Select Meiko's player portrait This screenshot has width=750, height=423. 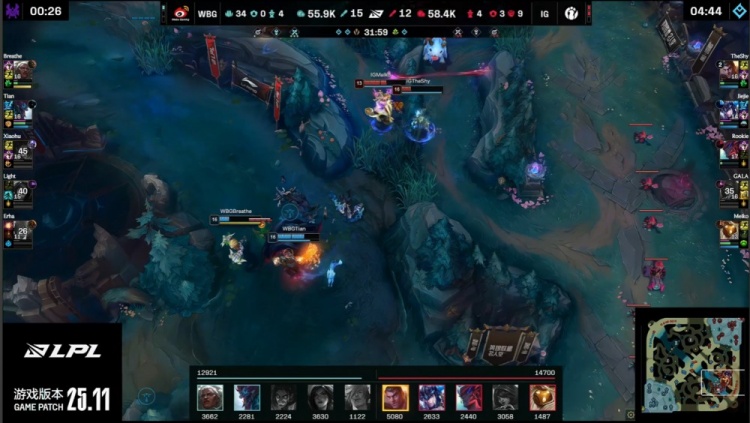pos(729,231)
